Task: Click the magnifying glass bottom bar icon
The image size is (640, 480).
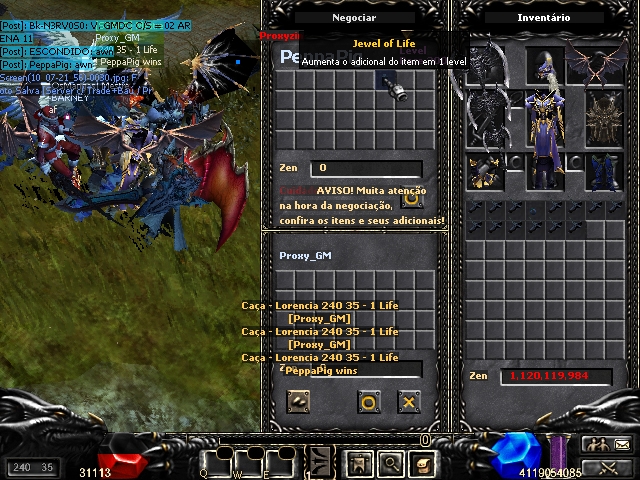Action: (391, 463)
